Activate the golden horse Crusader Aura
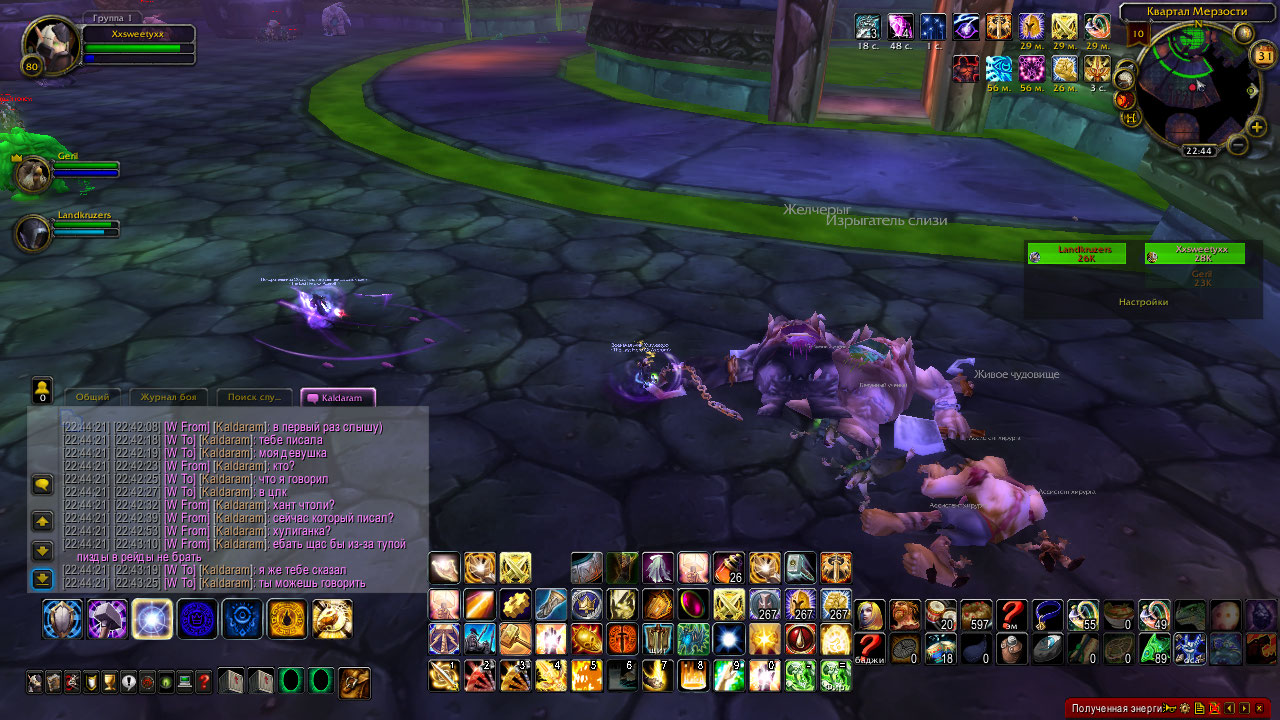The image size is (1280, 720). (332, 619)
